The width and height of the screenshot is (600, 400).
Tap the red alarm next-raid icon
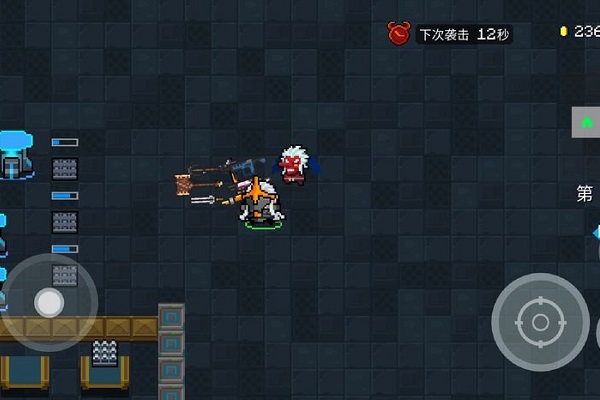399,34
